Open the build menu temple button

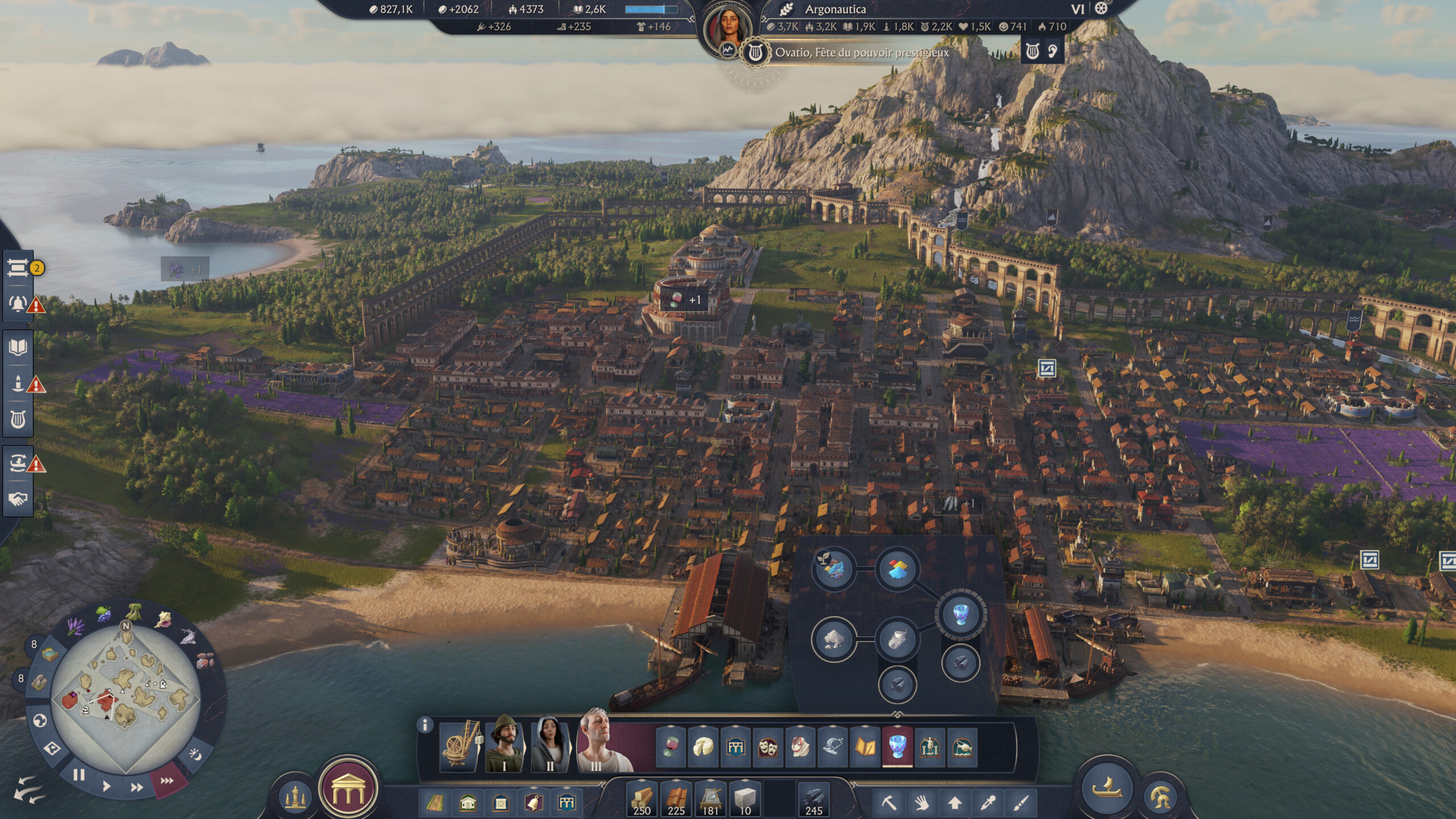[348, 791]
